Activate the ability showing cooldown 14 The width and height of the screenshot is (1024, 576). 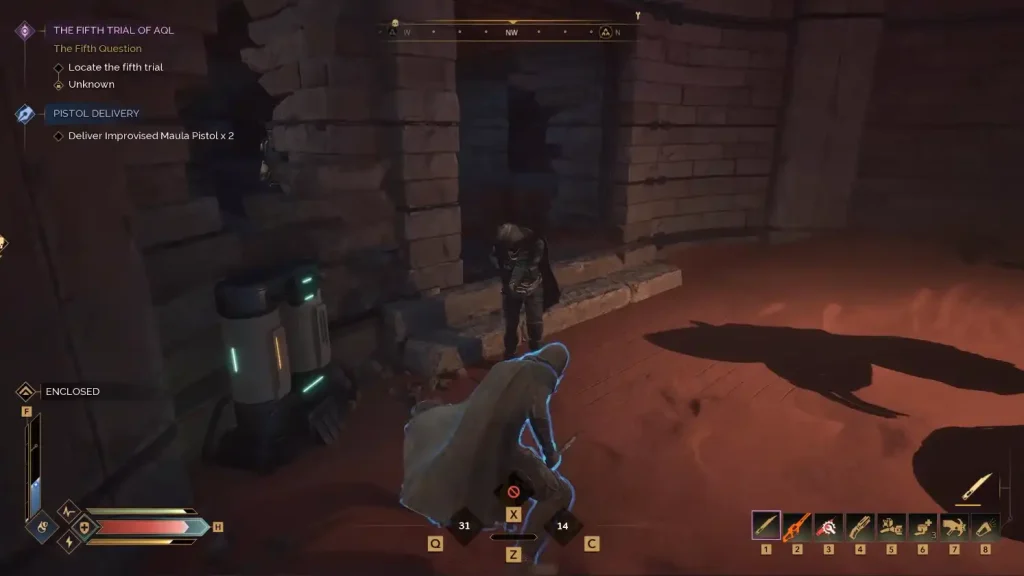click(x=562, y=526)
